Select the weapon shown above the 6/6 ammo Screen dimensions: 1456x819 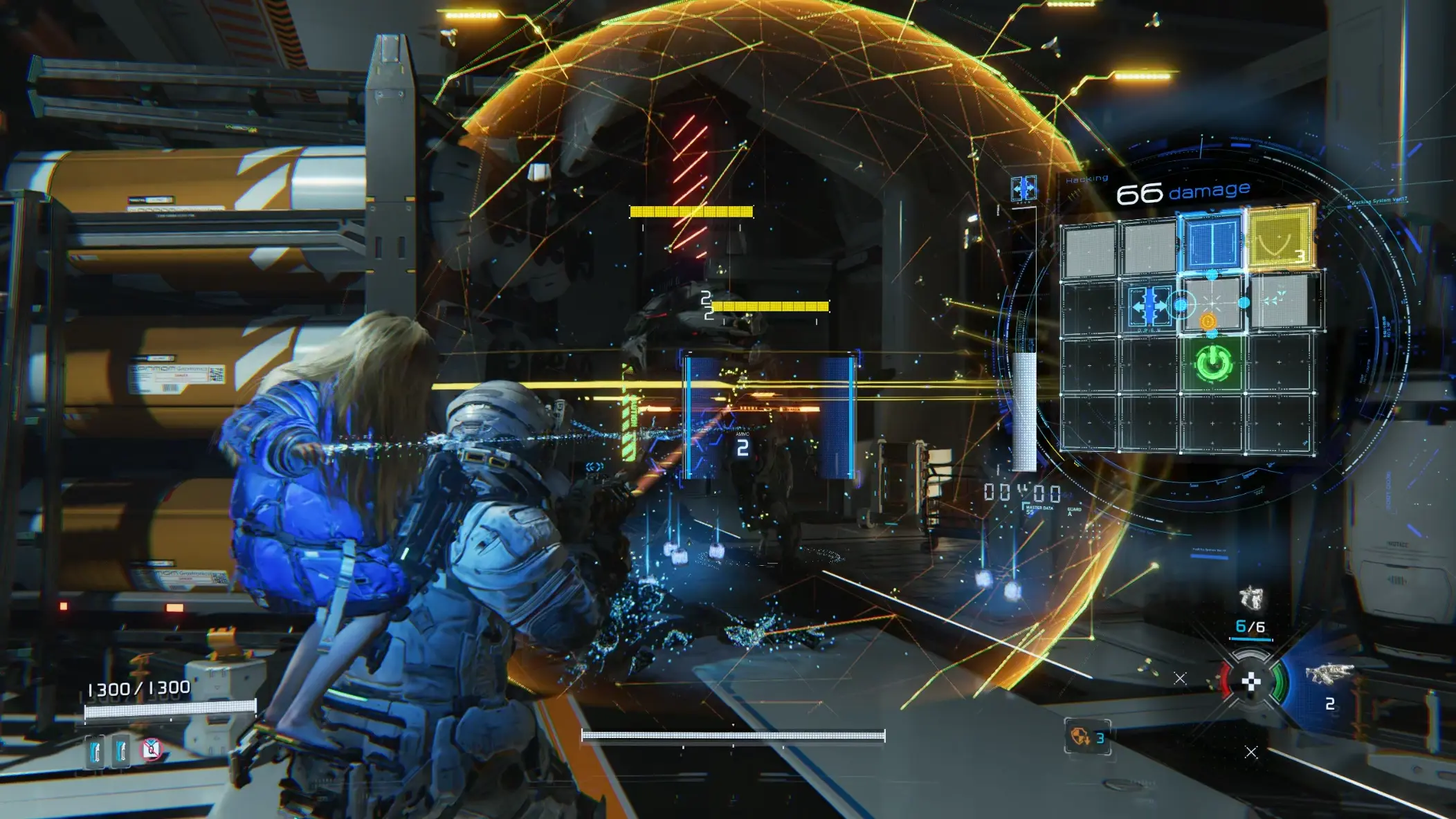[1251, 597]
